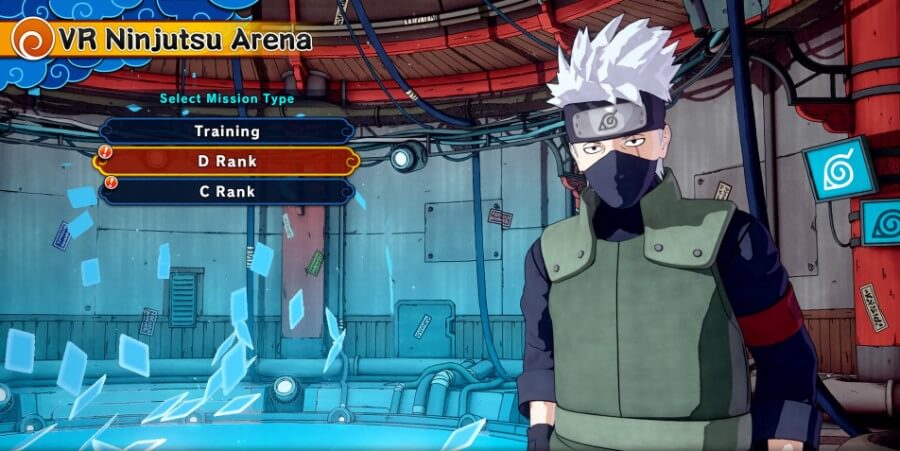Viewport: 900px width, 451px height.
Task: Choose the D Rank mission option
Action: coord(227,161)
